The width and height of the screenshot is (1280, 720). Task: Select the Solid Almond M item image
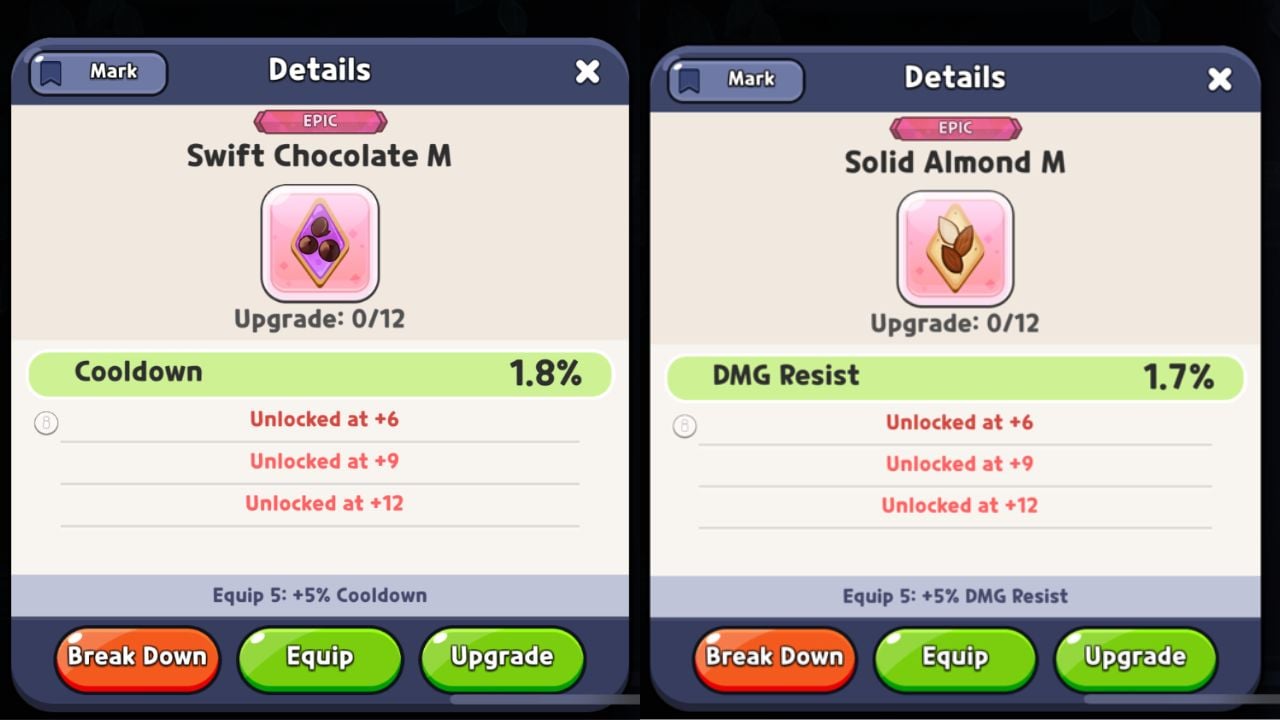(955, 248)
